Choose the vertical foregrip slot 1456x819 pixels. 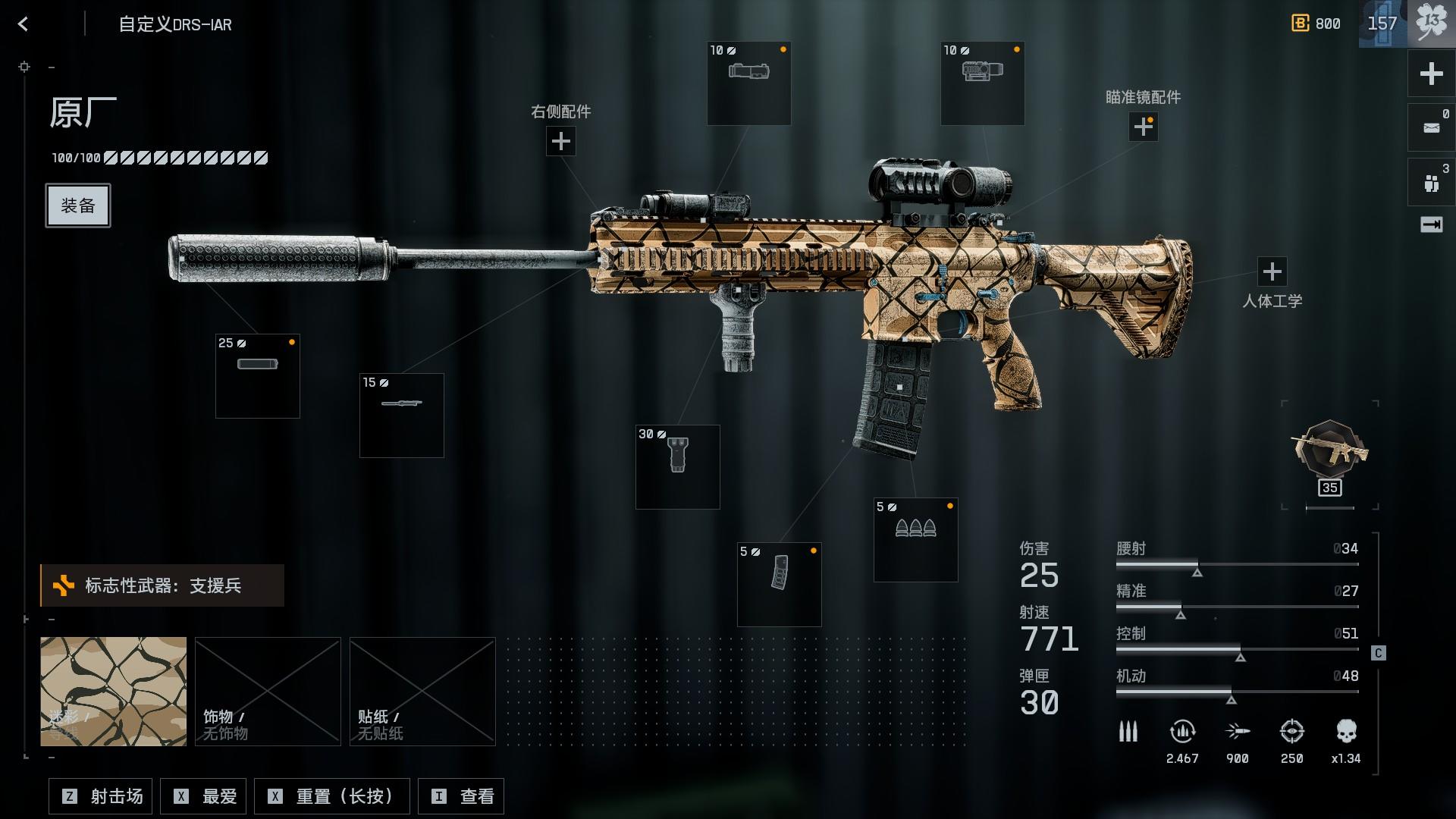click(x=678, y=467)
